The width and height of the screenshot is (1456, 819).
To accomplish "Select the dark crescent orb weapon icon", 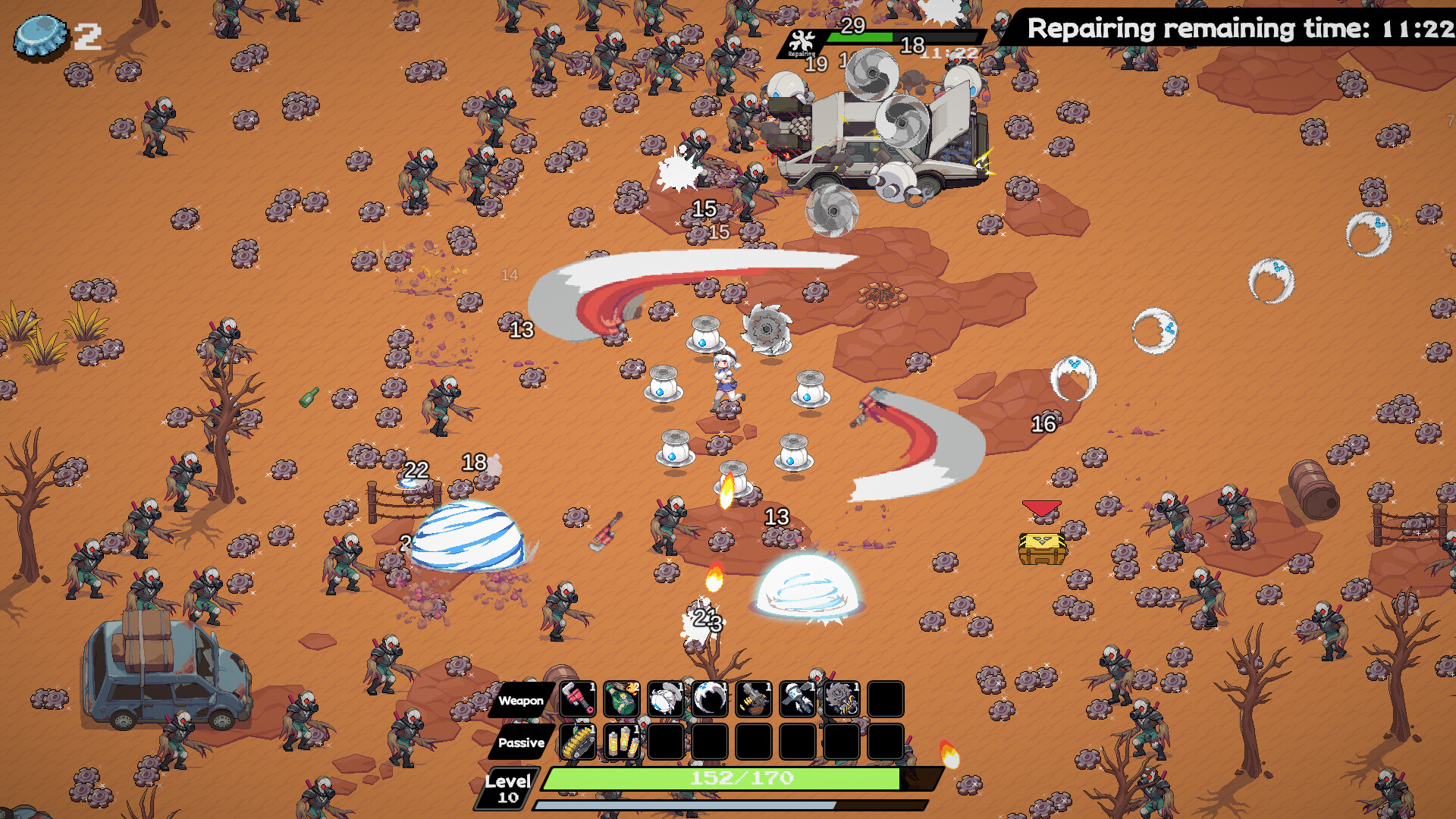I will pyautogui.click(x=709, y=699).
